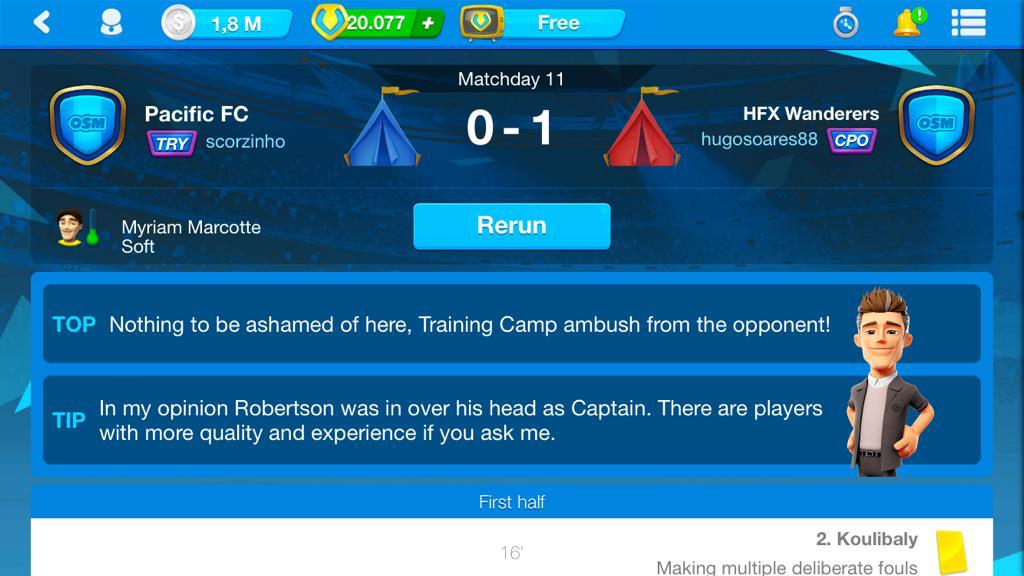Watch the Free video reward

(543, 23)
